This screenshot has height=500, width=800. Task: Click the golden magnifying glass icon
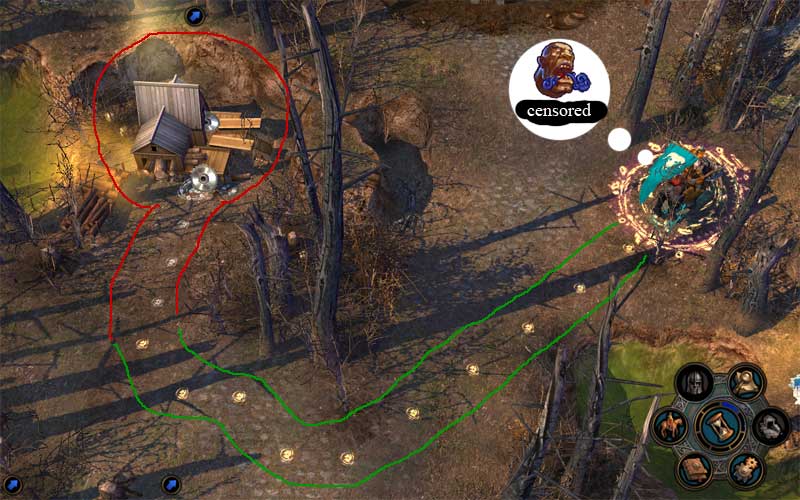point(745,381)
